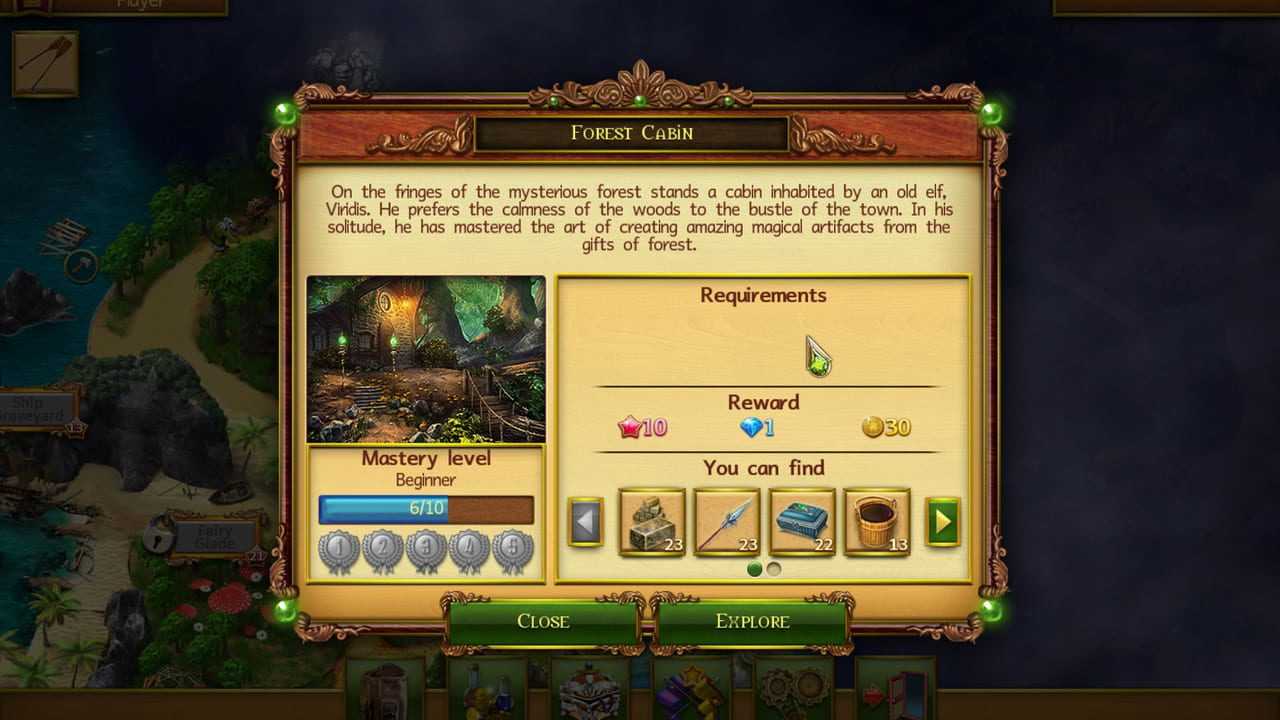Explore the Forest Cabin location
This screenshot has height=720, width=1280.
click(752, 621)
